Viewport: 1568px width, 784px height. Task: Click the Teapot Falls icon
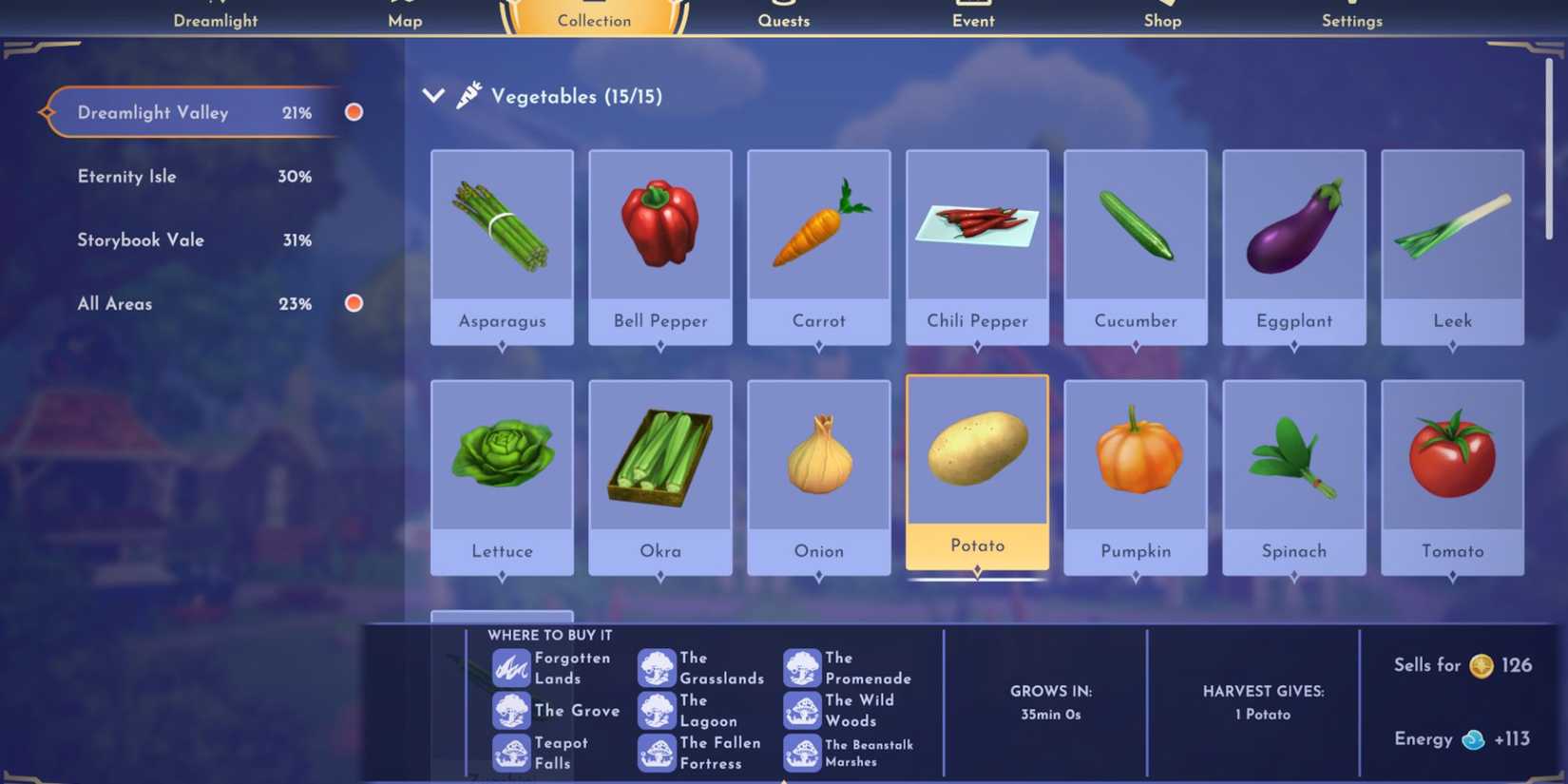pos(512,753)
